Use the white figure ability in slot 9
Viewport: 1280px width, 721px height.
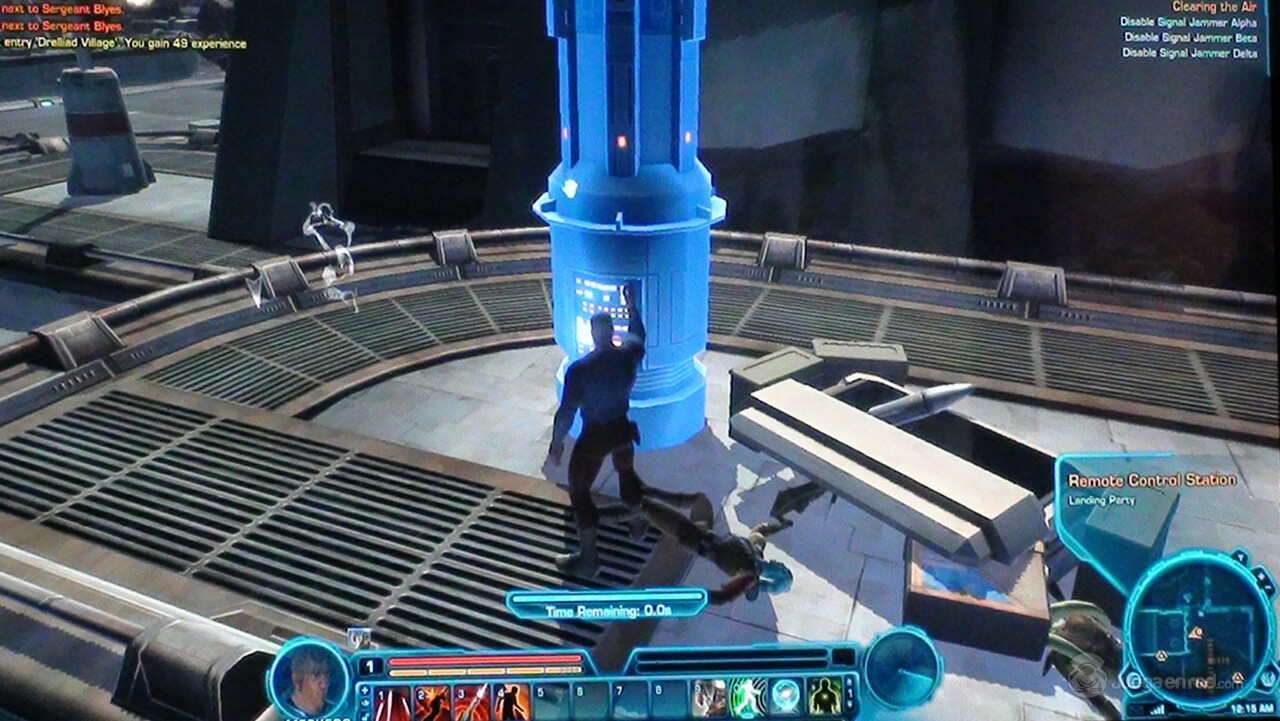pyautogui.click(x=708, y=698)
